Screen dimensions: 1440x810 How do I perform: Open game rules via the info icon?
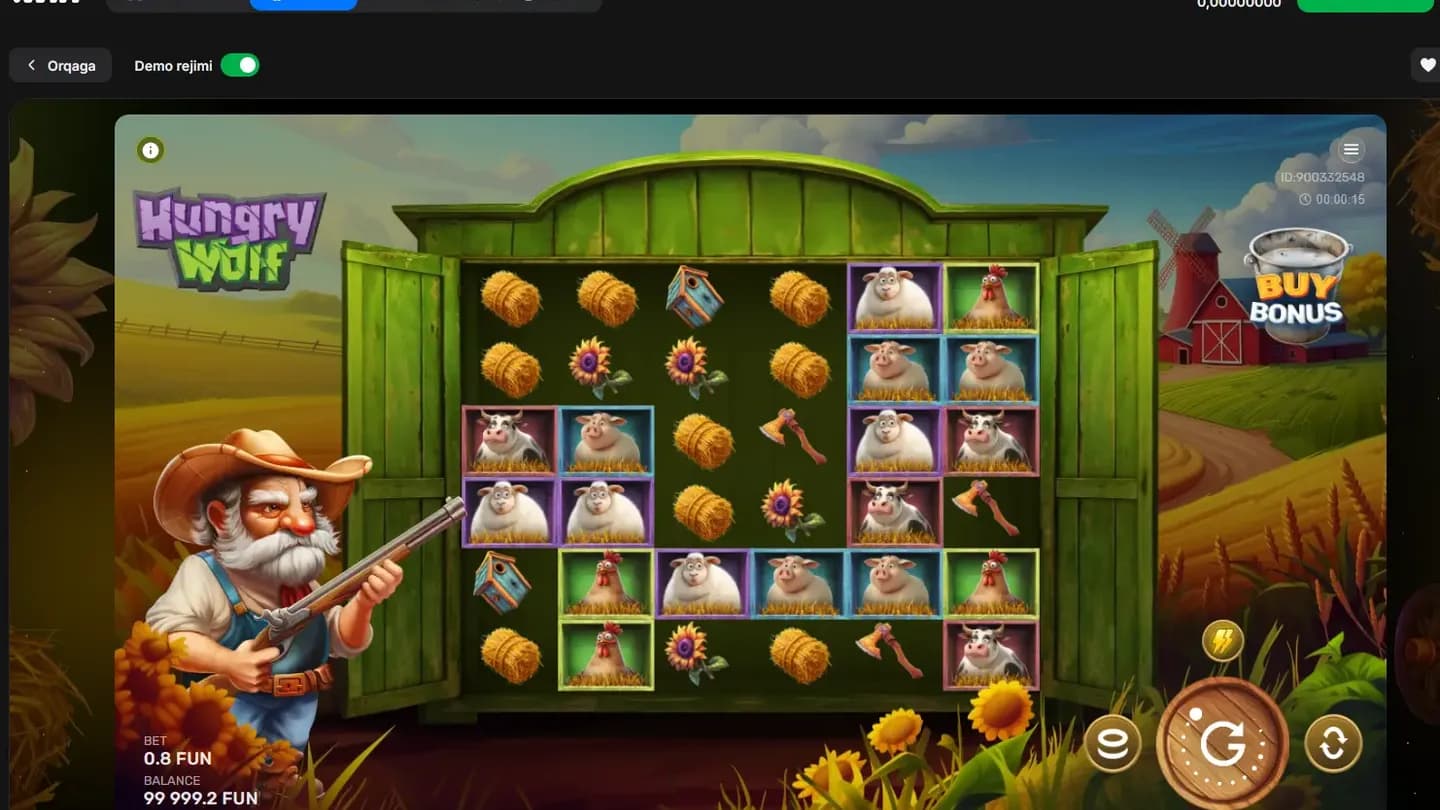pyautogui.click(x=150, y=149)
